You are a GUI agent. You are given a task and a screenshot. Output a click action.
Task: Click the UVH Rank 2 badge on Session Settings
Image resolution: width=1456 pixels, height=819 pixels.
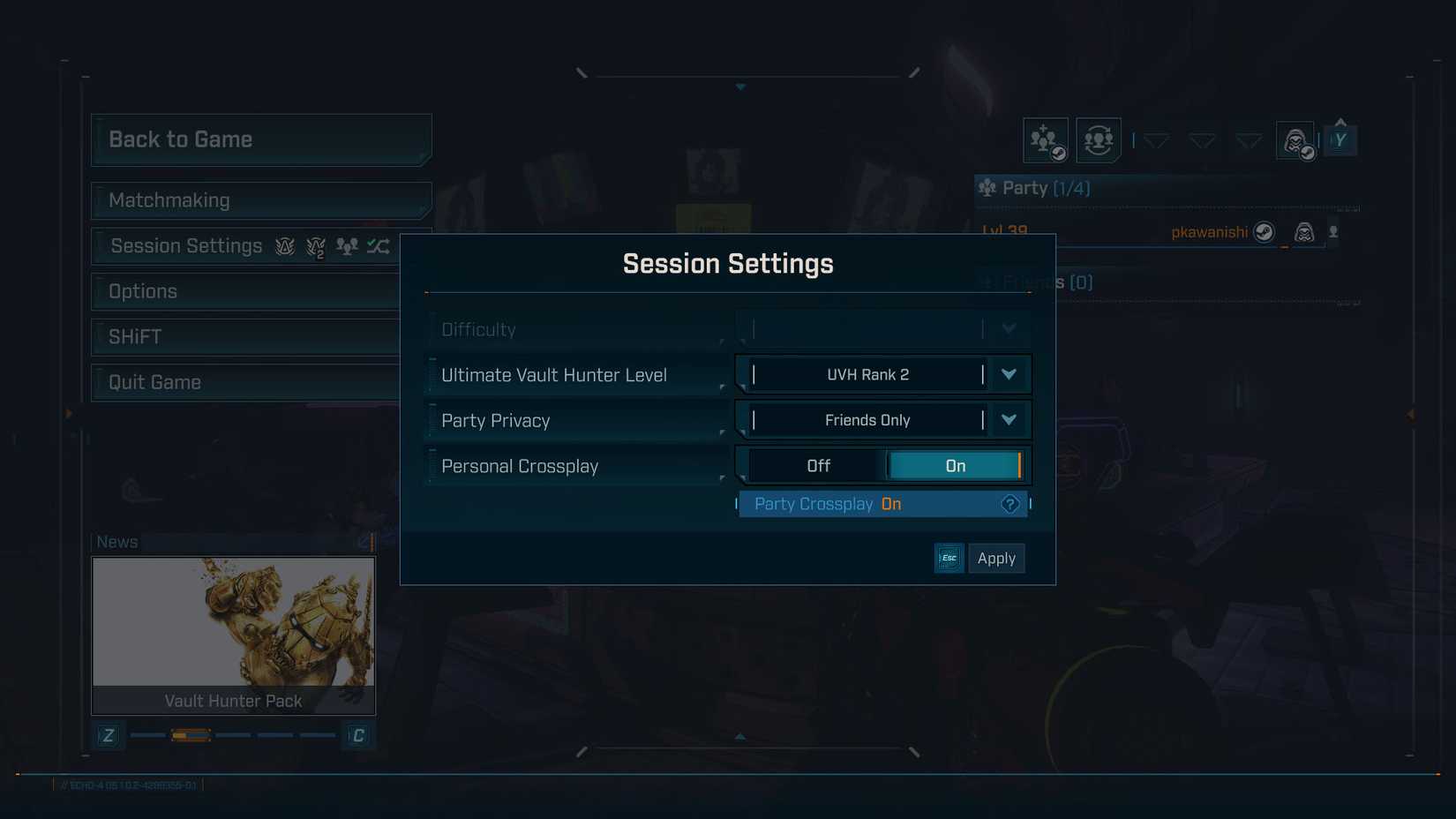click(314, 246)
